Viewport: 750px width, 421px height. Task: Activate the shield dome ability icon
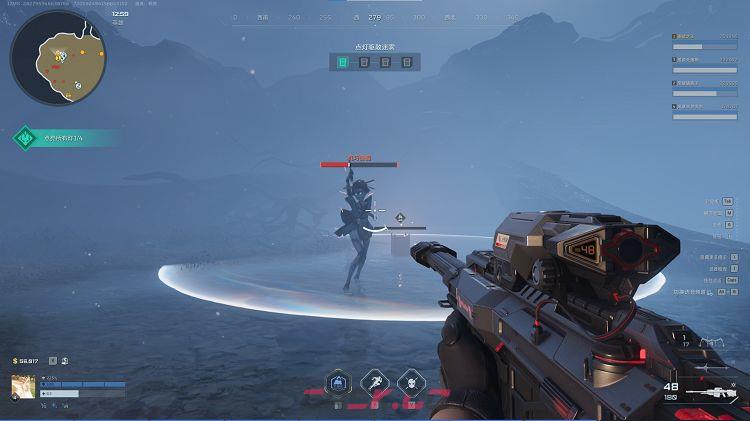coord(339,382)
